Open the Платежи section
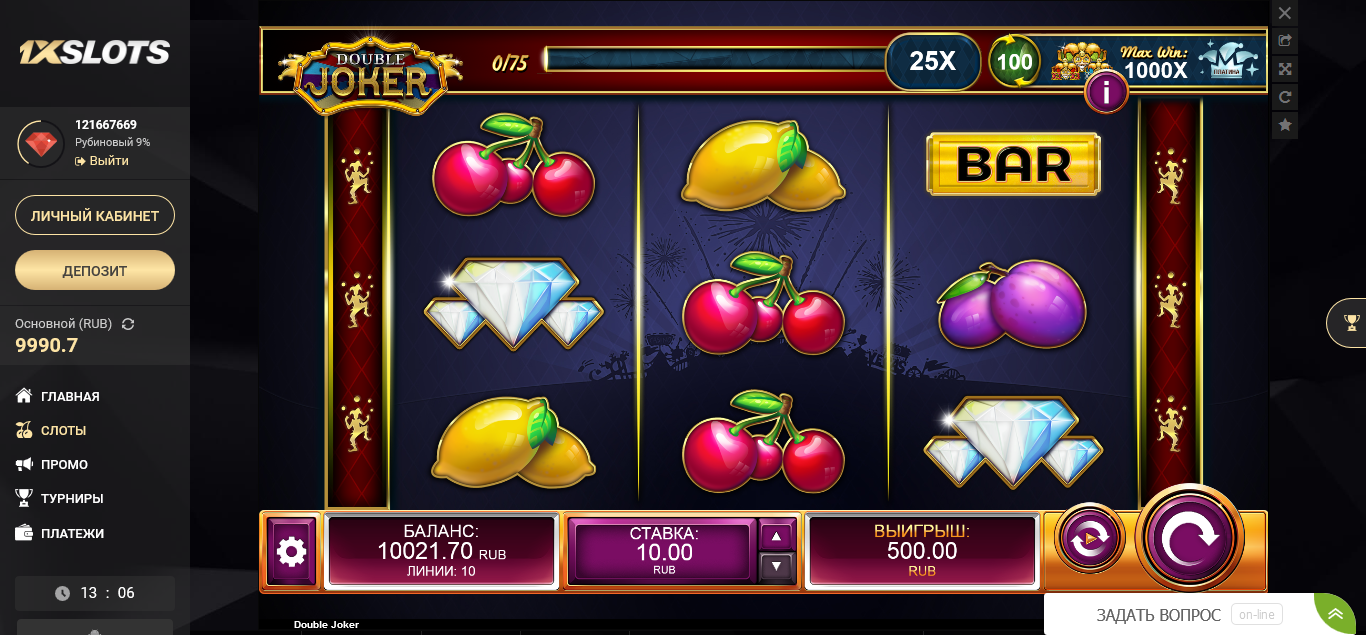This screenshot has height=635, width=1366. (x=72, y=533)
